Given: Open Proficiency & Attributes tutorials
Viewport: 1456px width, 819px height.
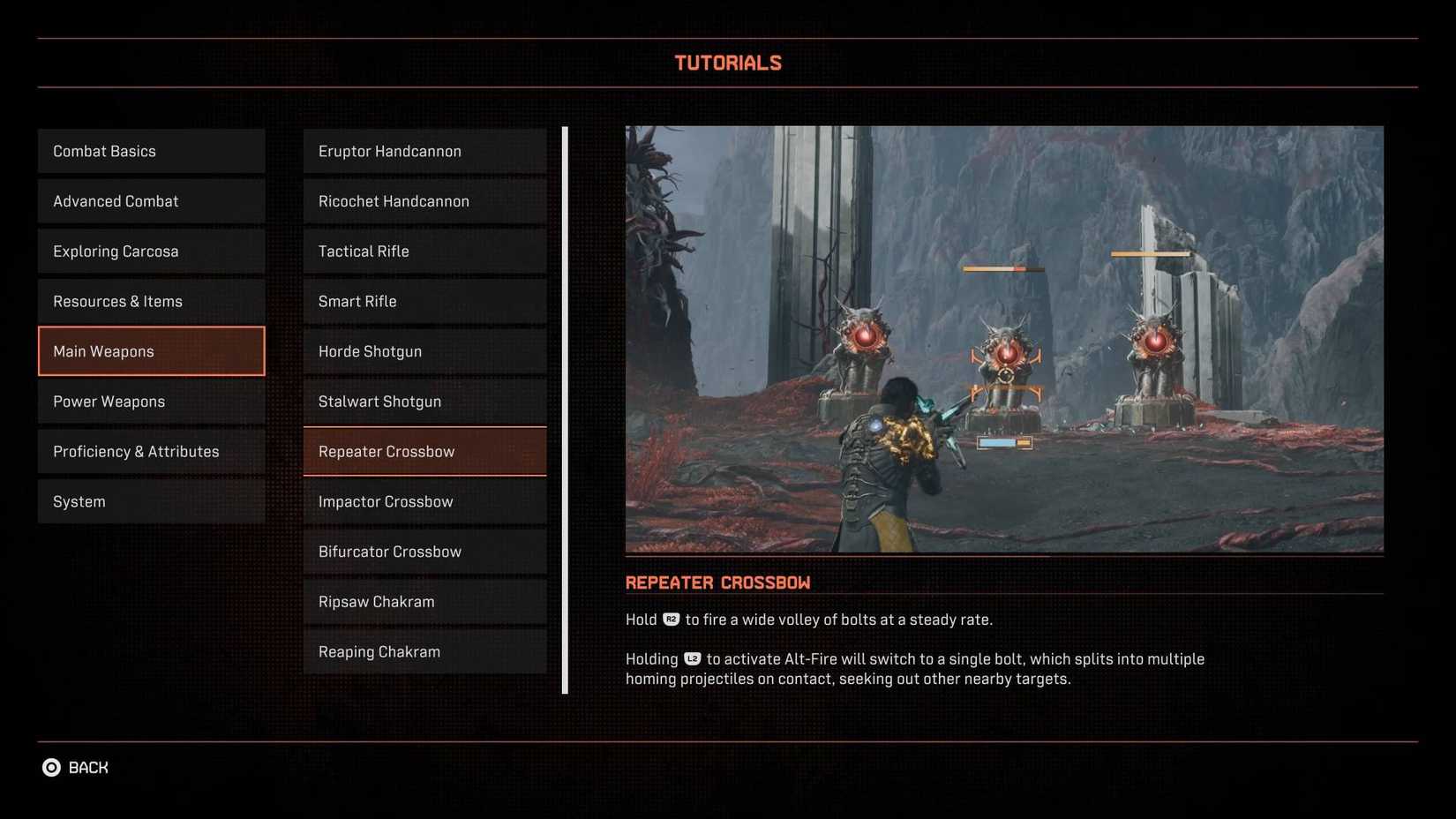Looking at the screenshot, I should point(151,451).
